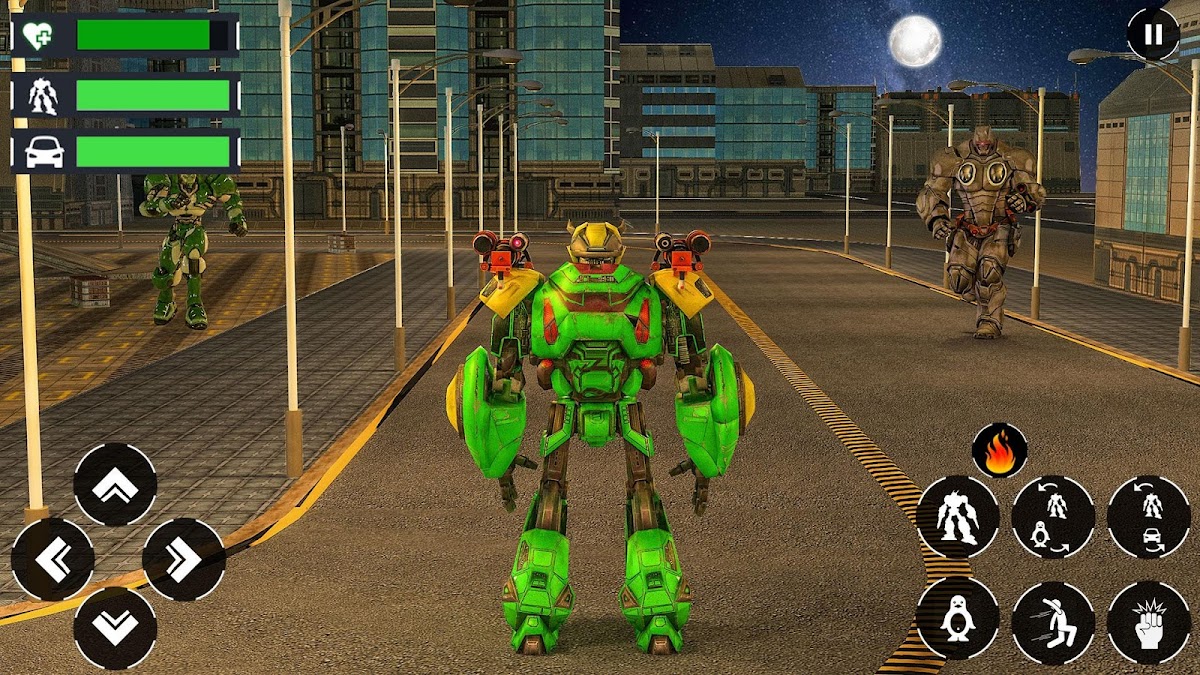Swap between robot and car forms

1148,517
